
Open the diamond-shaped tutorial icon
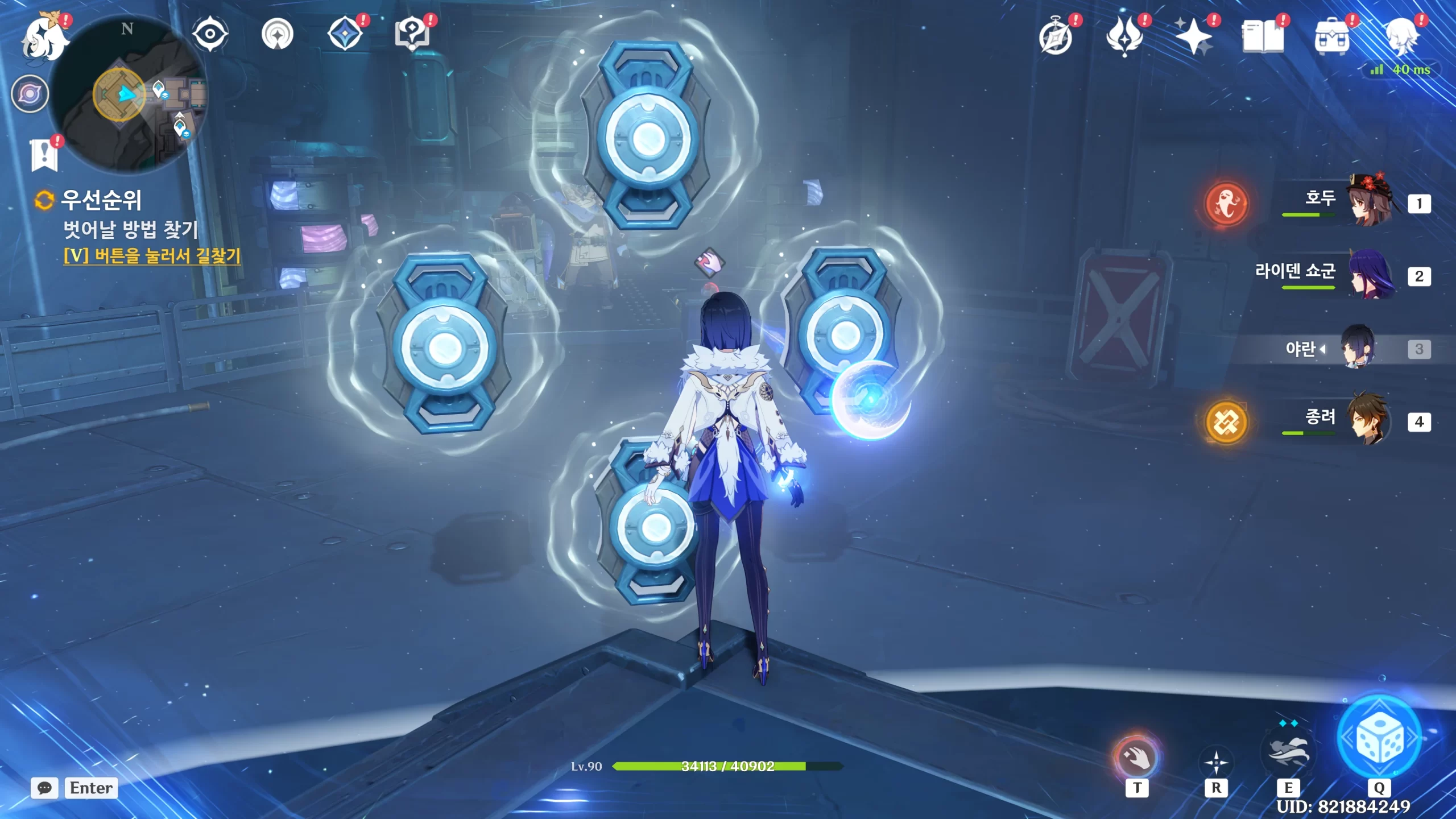click(345, 34)
